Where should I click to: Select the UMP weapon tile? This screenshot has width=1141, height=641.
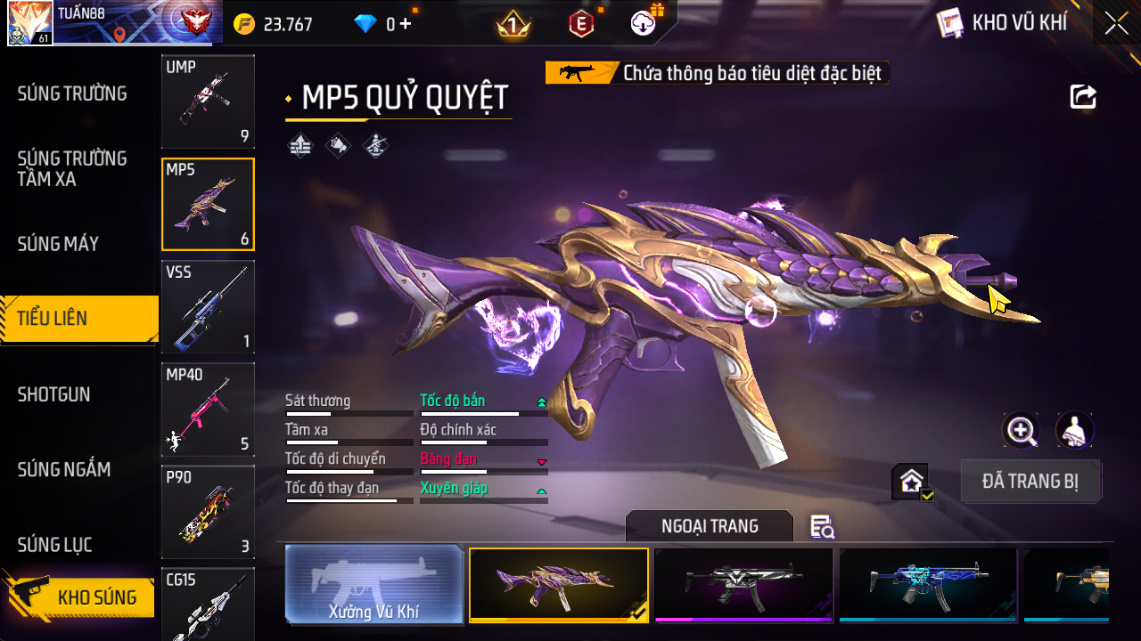click(208, 101)
